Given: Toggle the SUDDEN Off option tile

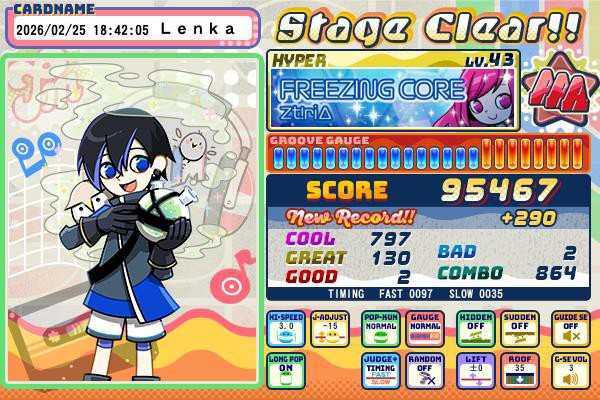Looking at the screenshot, I should coord(522,329).
